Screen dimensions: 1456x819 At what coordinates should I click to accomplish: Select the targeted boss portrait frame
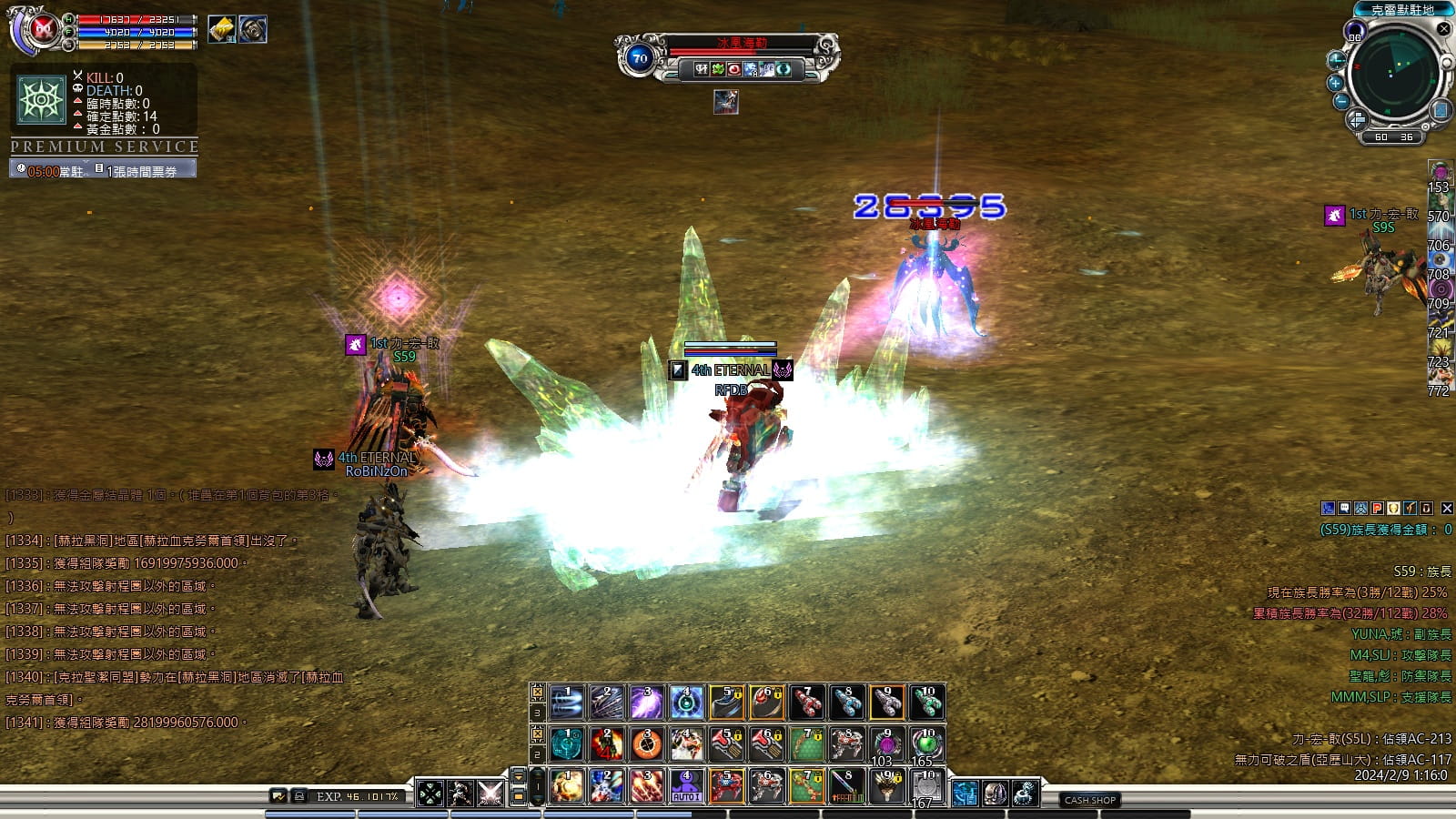[725, 102]
